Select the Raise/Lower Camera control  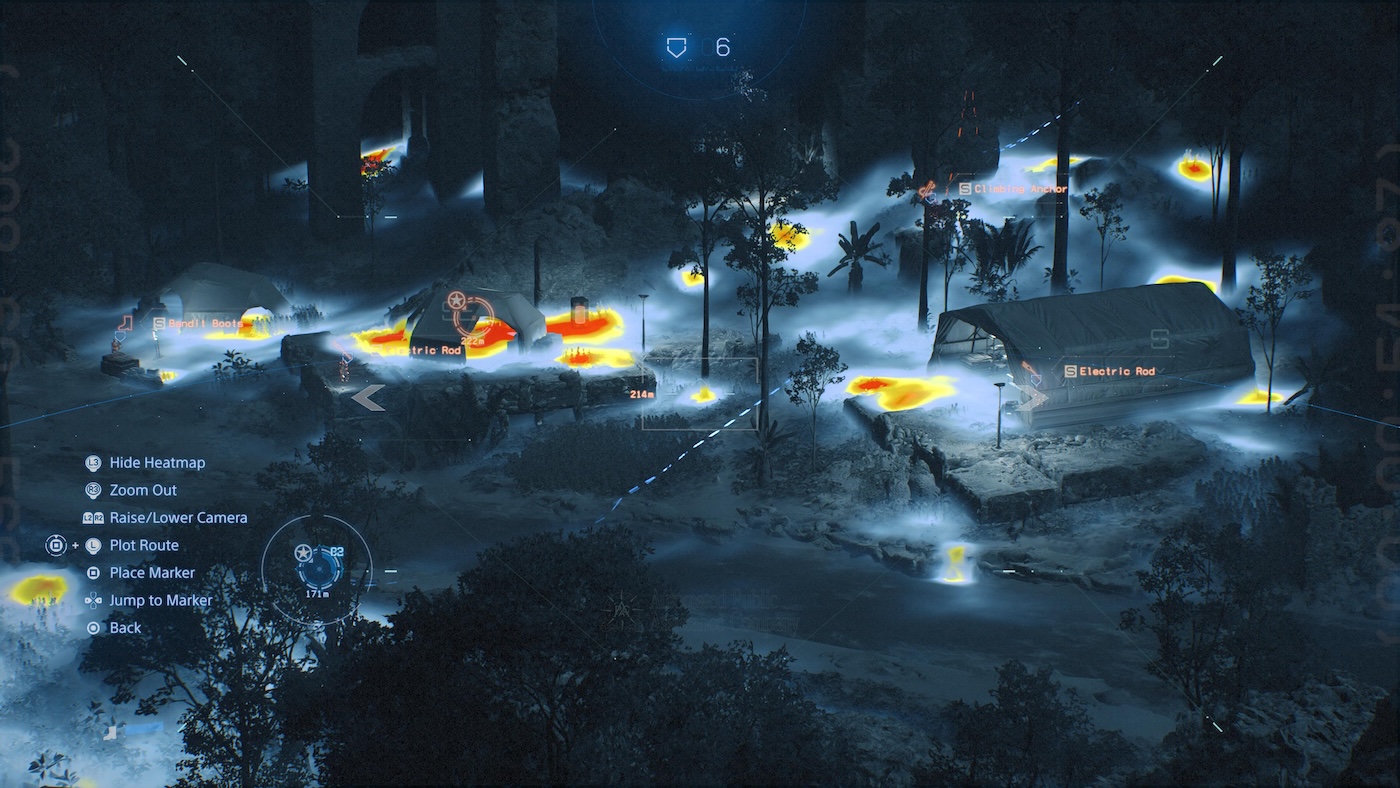[x=177, y=518]
